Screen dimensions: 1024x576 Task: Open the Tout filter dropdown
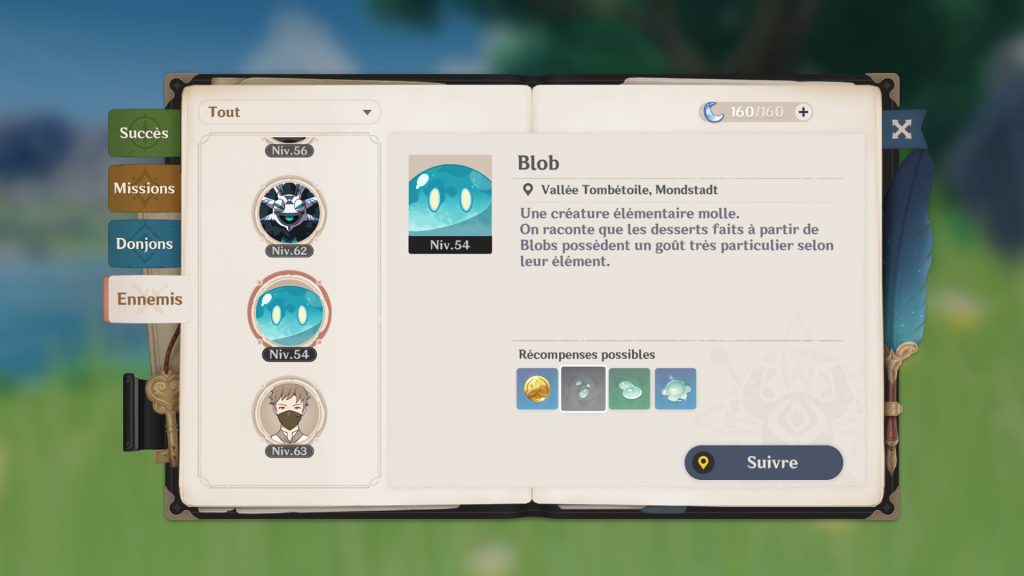(x=289, y=112)
